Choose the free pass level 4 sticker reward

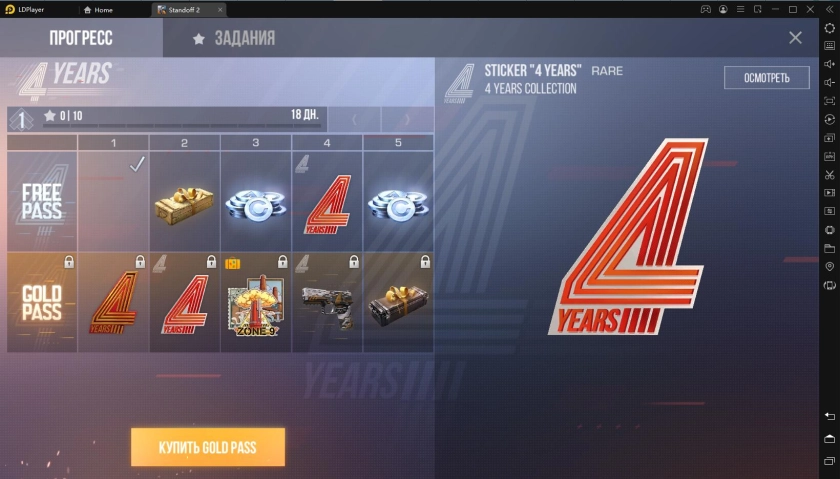(327, 201)
